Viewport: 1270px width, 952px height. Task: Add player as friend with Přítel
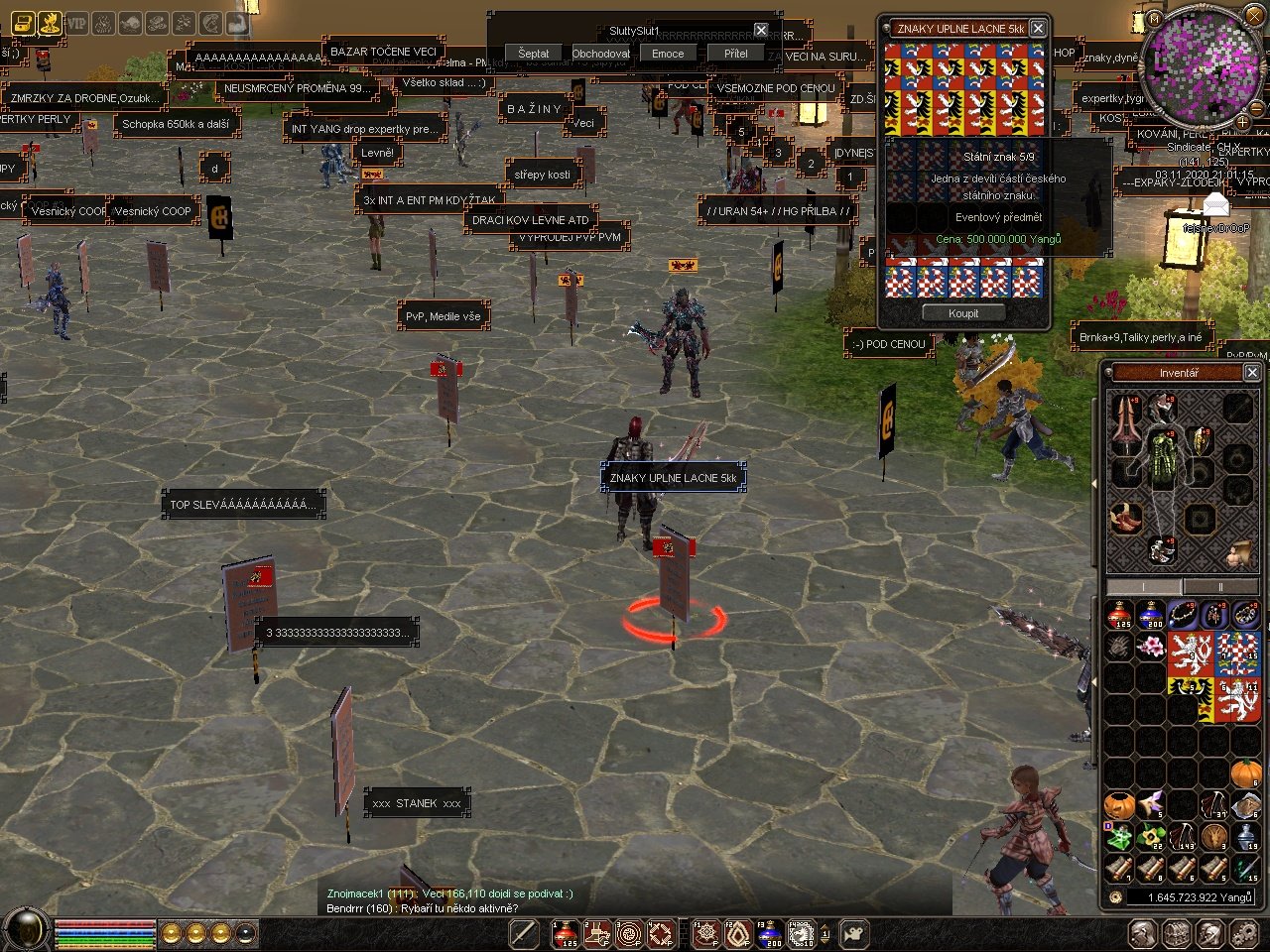click(735, 54)
